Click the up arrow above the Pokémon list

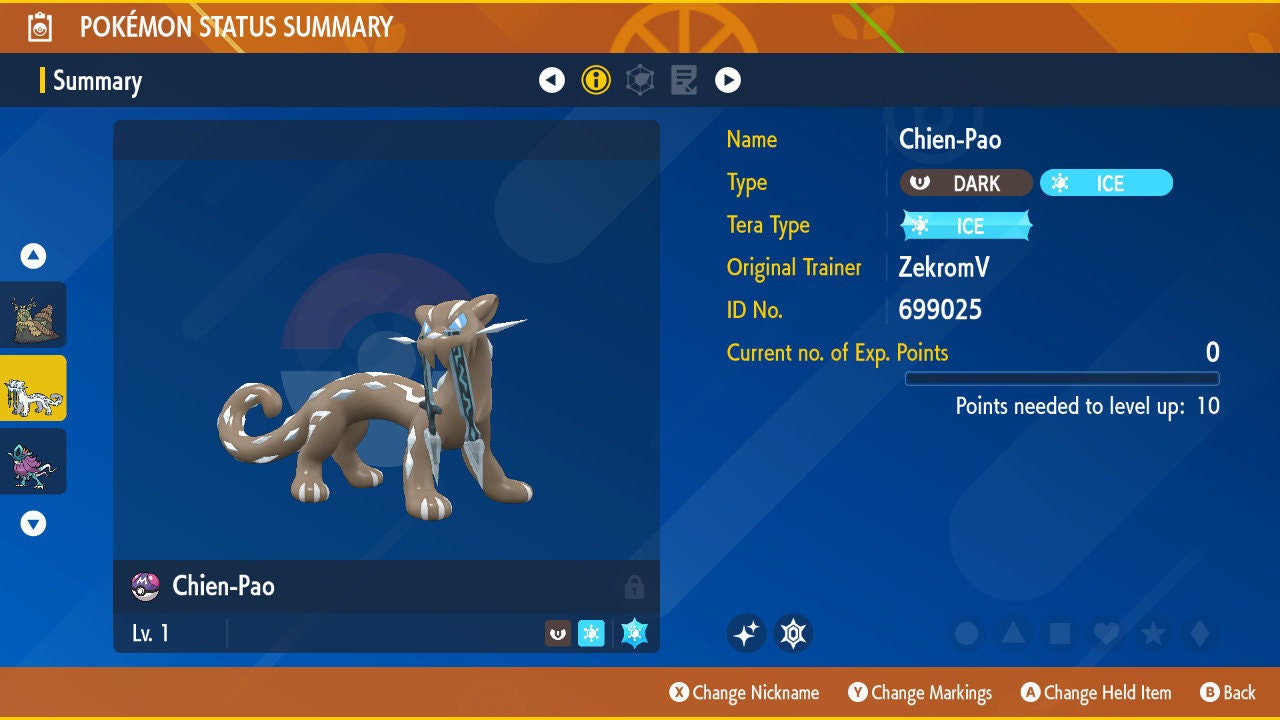(x=33, y=256)
